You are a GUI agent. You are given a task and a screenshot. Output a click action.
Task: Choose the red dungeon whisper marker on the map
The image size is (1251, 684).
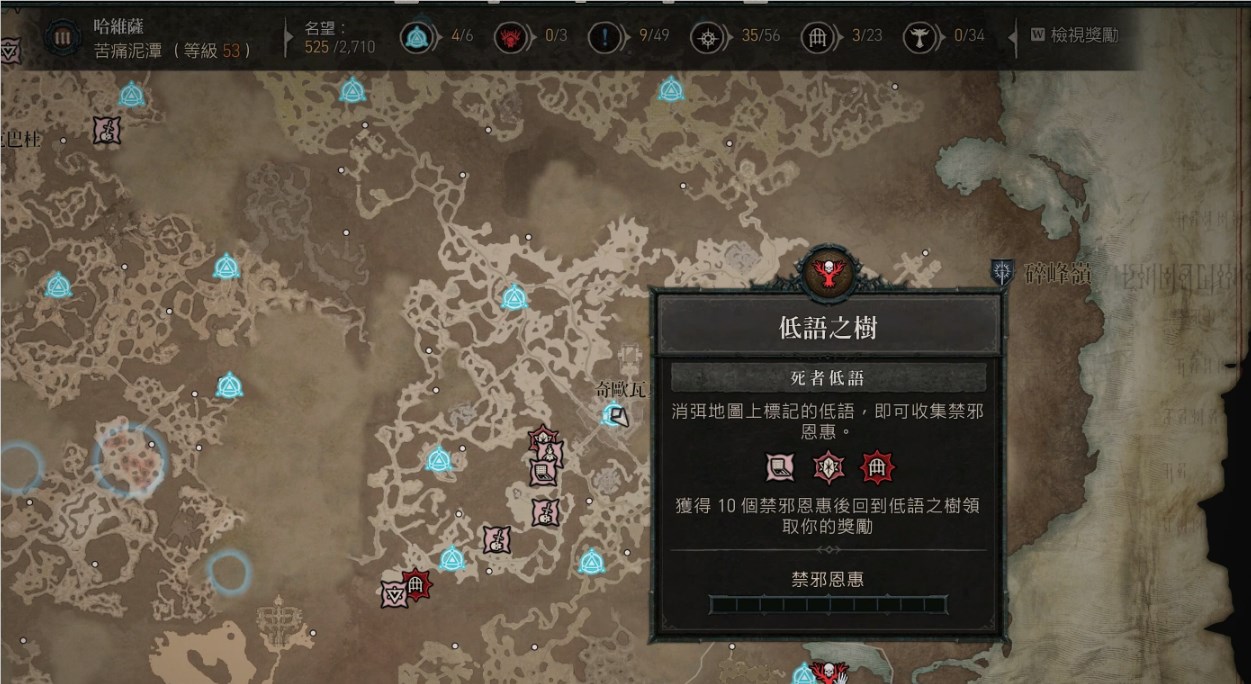(x=415, y=583)
